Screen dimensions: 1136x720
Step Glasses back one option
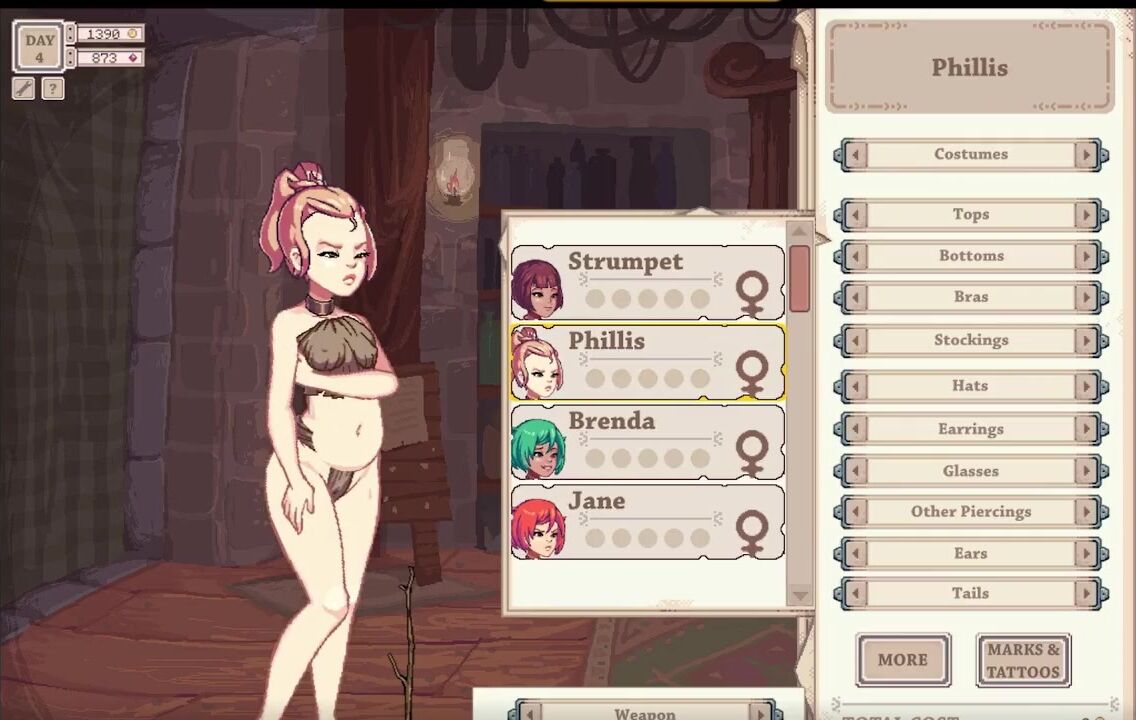[855, 471]
